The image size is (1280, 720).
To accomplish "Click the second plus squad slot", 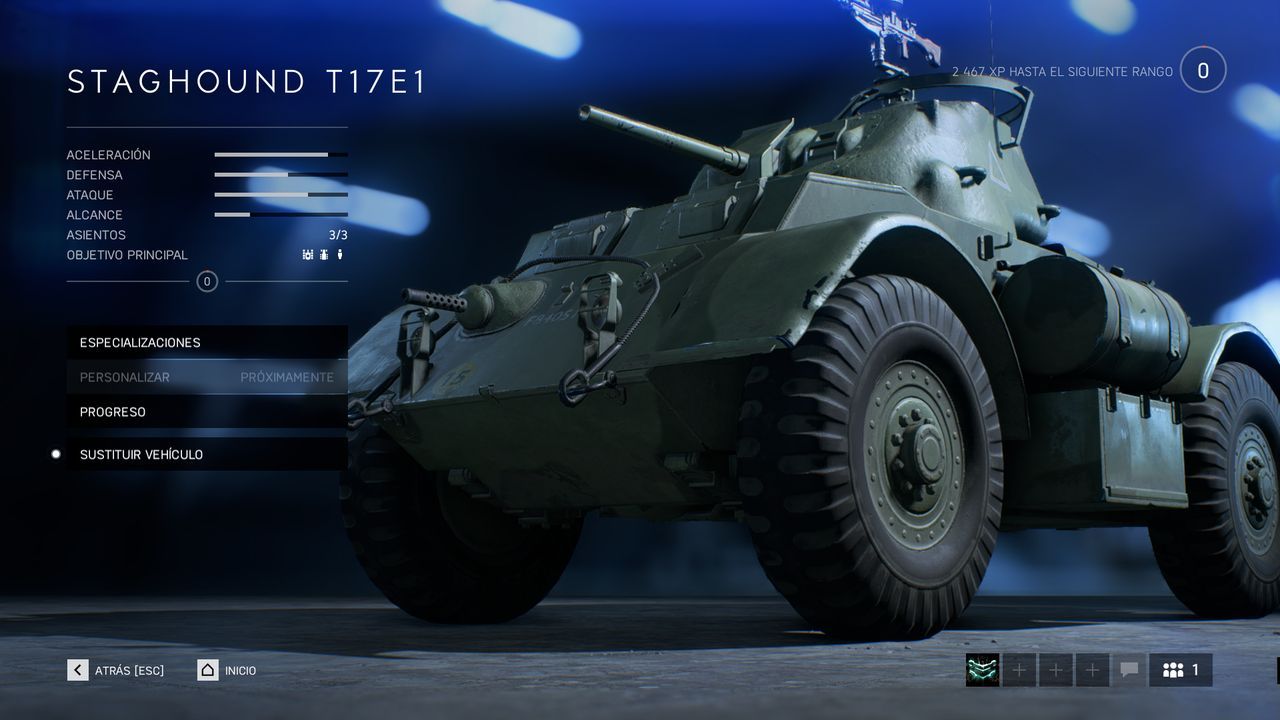I will pyautogui.click(x=1056, y=670).
